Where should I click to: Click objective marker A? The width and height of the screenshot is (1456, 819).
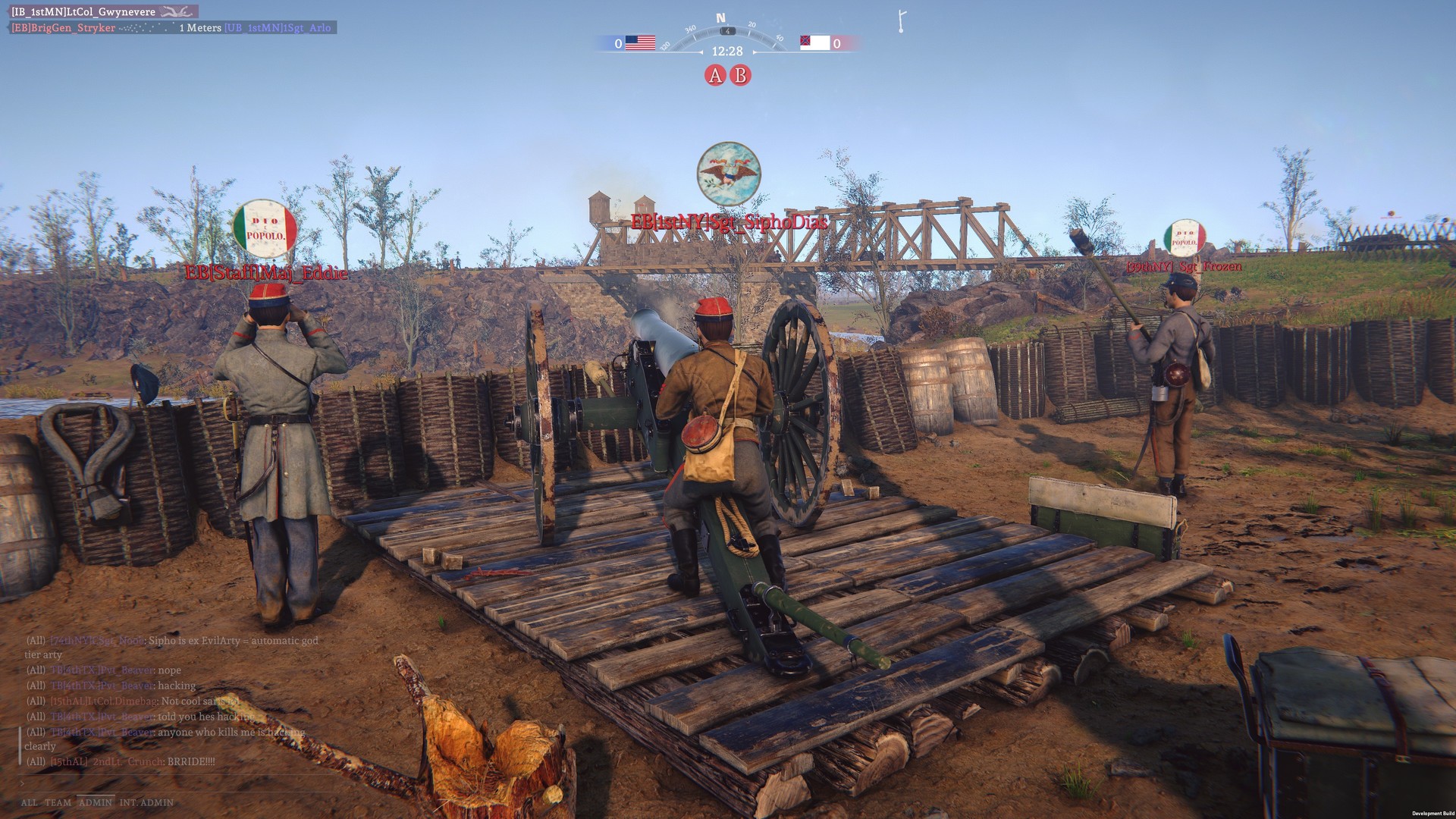714,75
